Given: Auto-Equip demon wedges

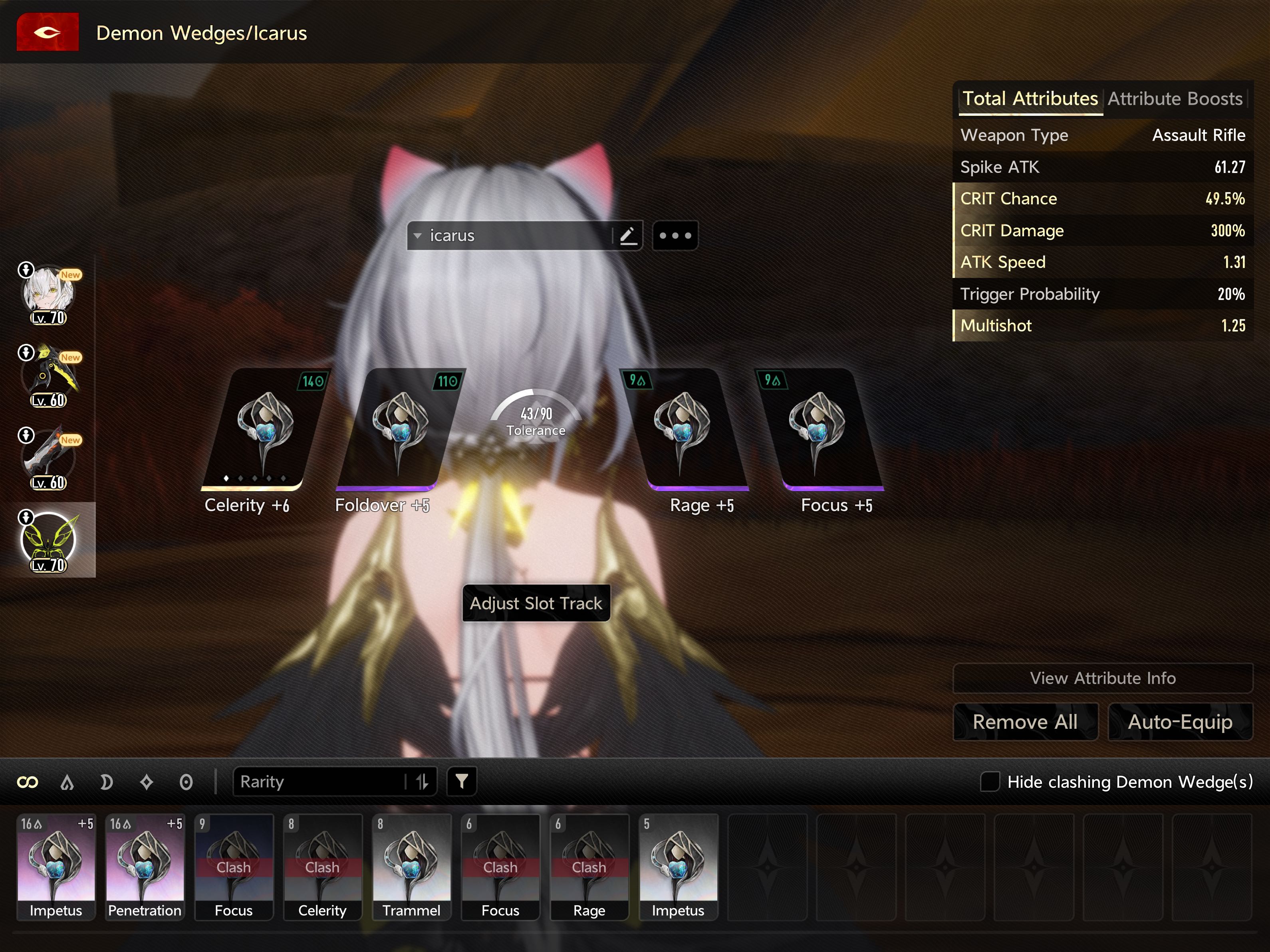Looking at the screenshot, I should tap(1180, 722).
